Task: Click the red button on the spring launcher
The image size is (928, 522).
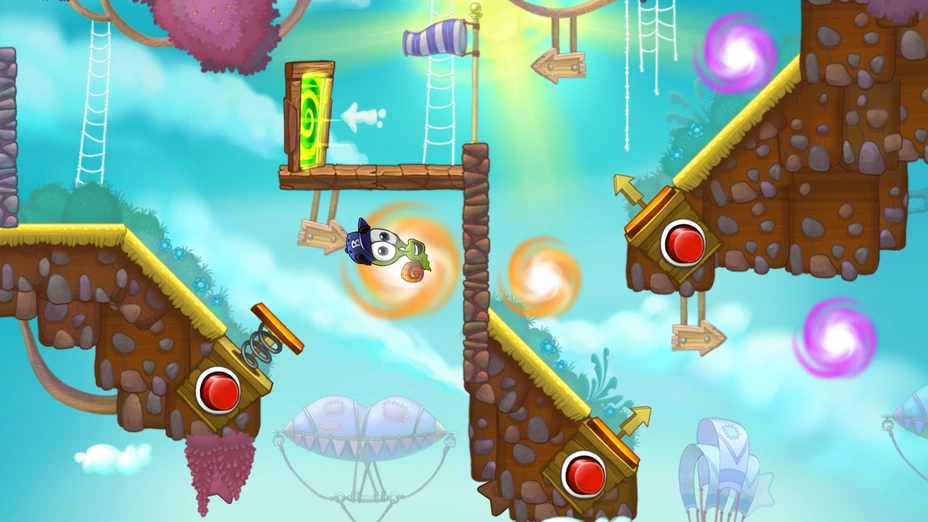Action: (x=218, y=389)
